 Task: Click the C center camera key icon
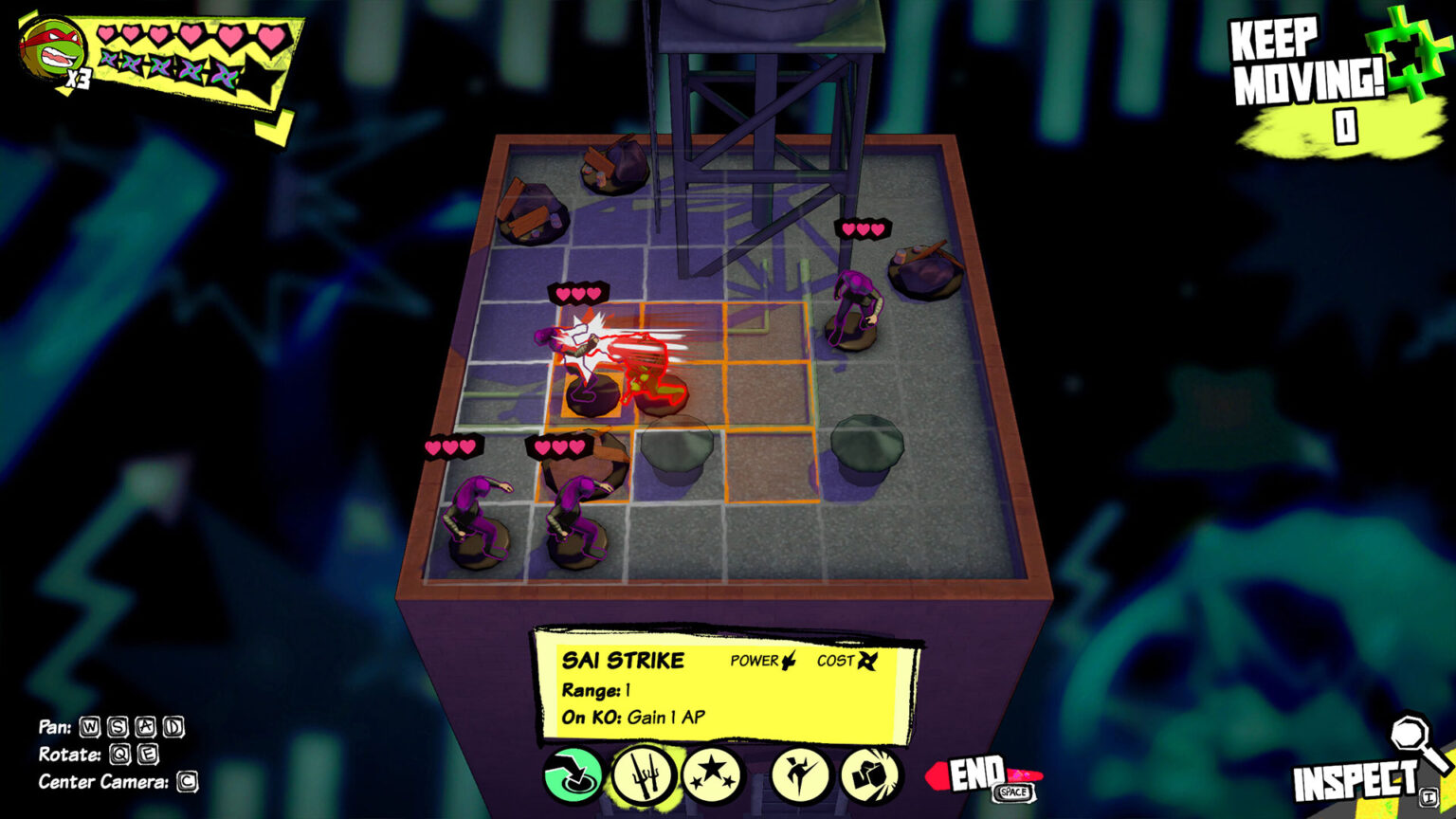[186, 783]
